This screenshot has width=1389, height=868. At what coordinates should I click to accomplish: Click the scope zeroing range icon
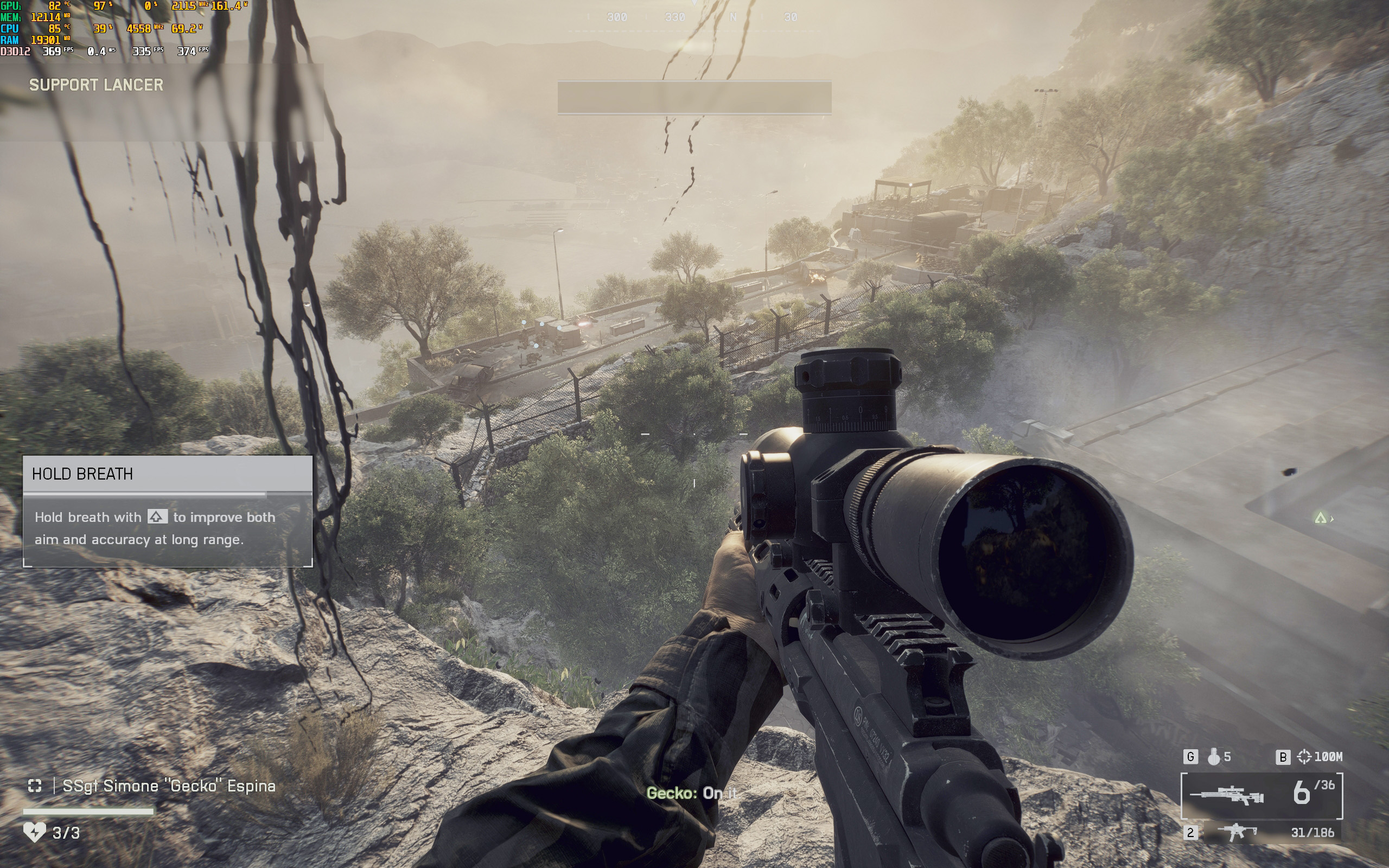(x=1304, y=757)
